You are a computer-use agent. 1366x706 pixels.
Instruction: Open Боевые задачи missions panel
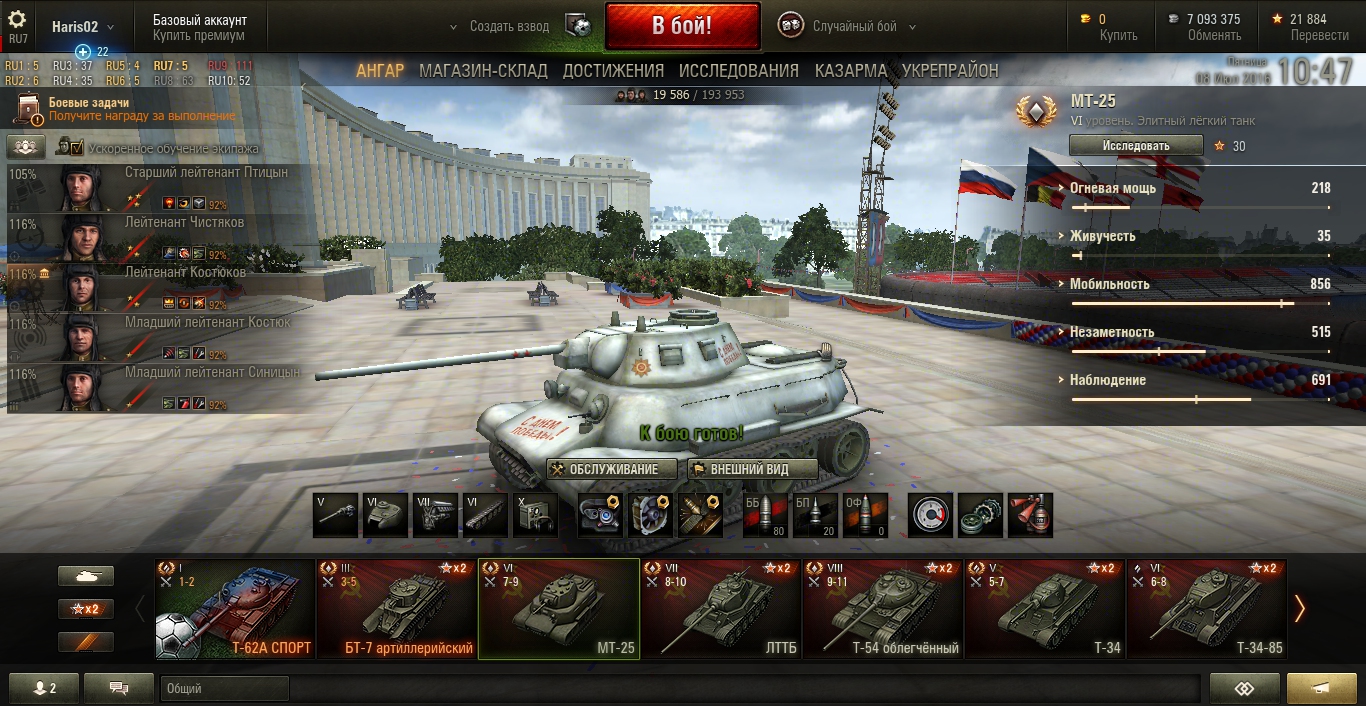pos(88,103)
